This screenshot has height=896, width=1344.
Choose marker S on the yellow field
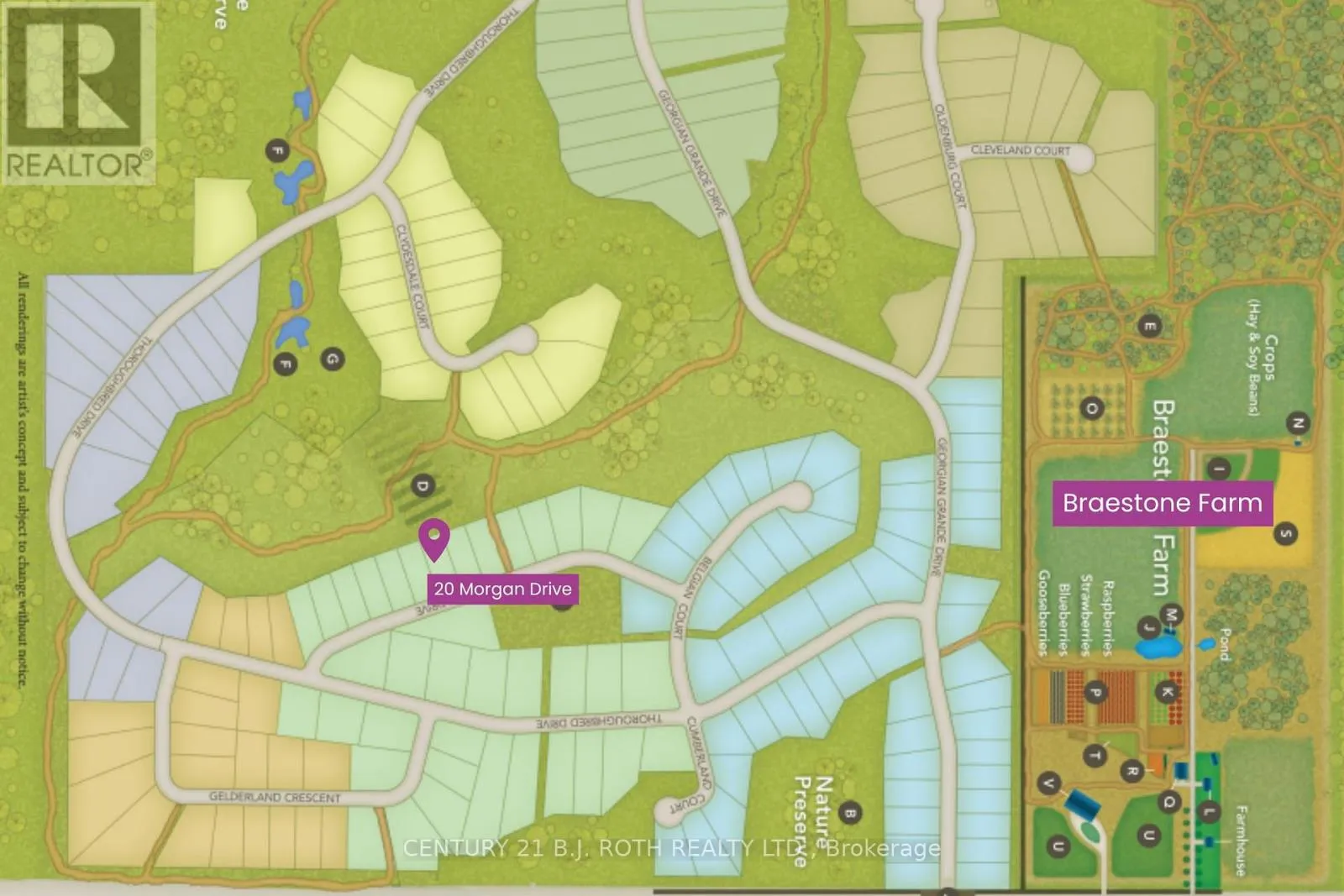coord(1285,533)
